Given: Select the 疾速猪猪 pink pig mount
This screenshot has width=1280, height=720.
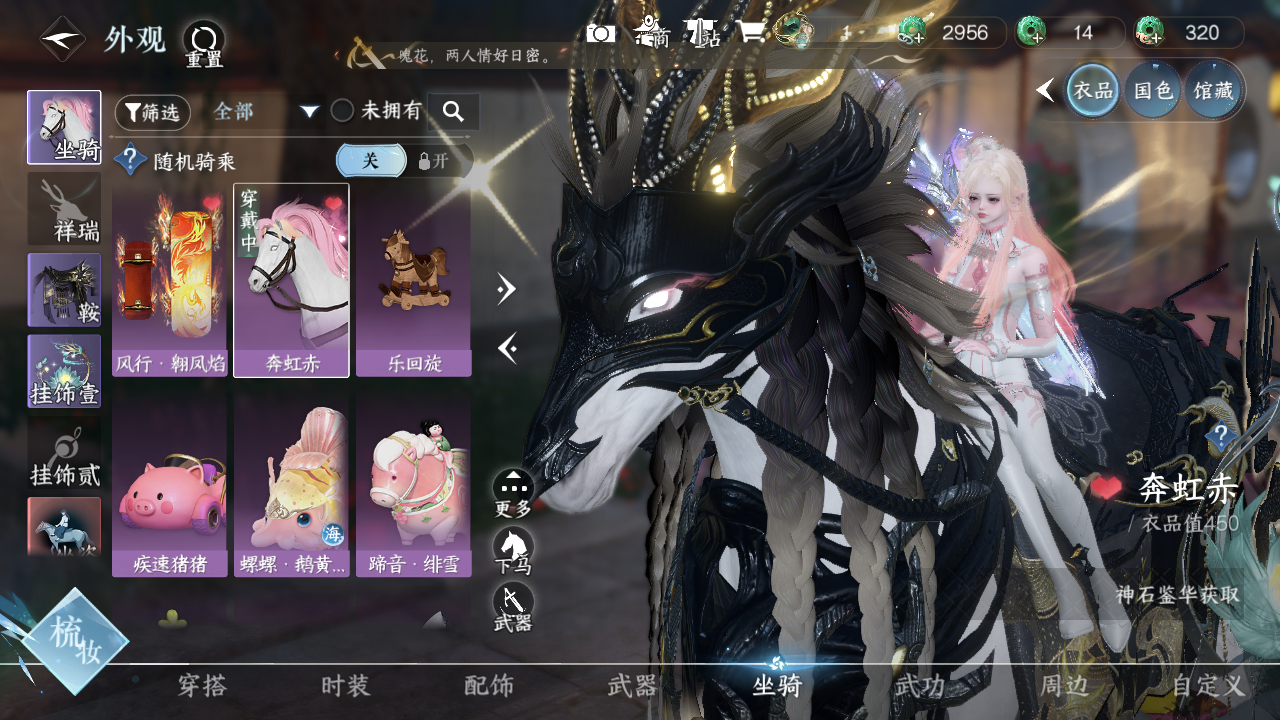Looking at the screenshot, I should pyautogui.click(x=170, y=483).
